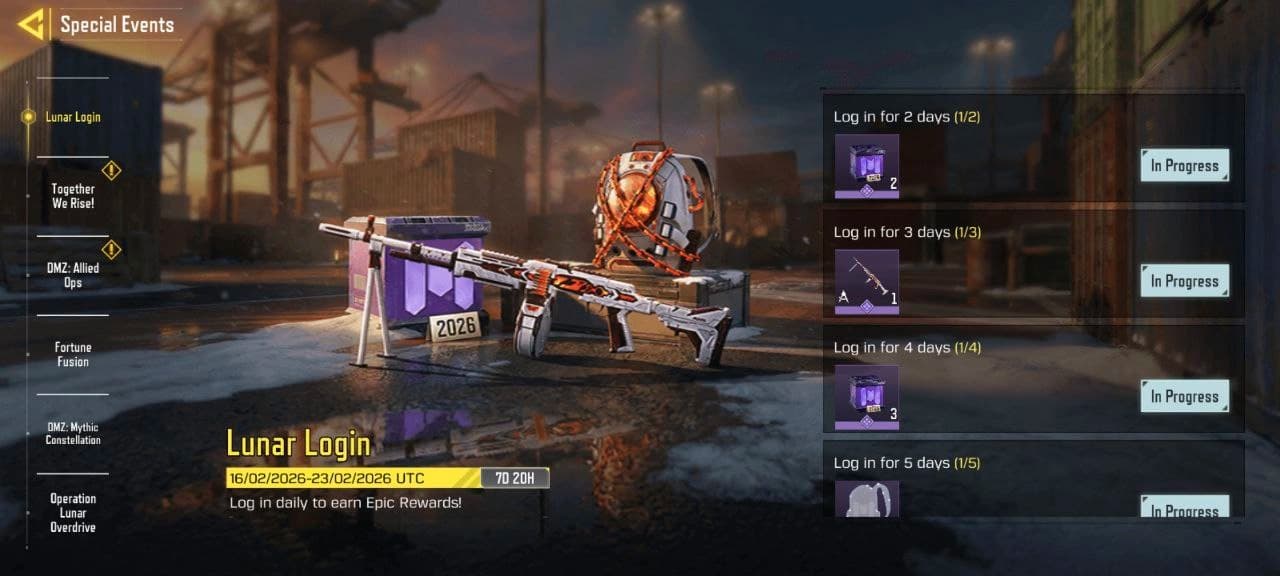Select the Lunar Login event tab
1280x576 pixels.
(72, 117)
